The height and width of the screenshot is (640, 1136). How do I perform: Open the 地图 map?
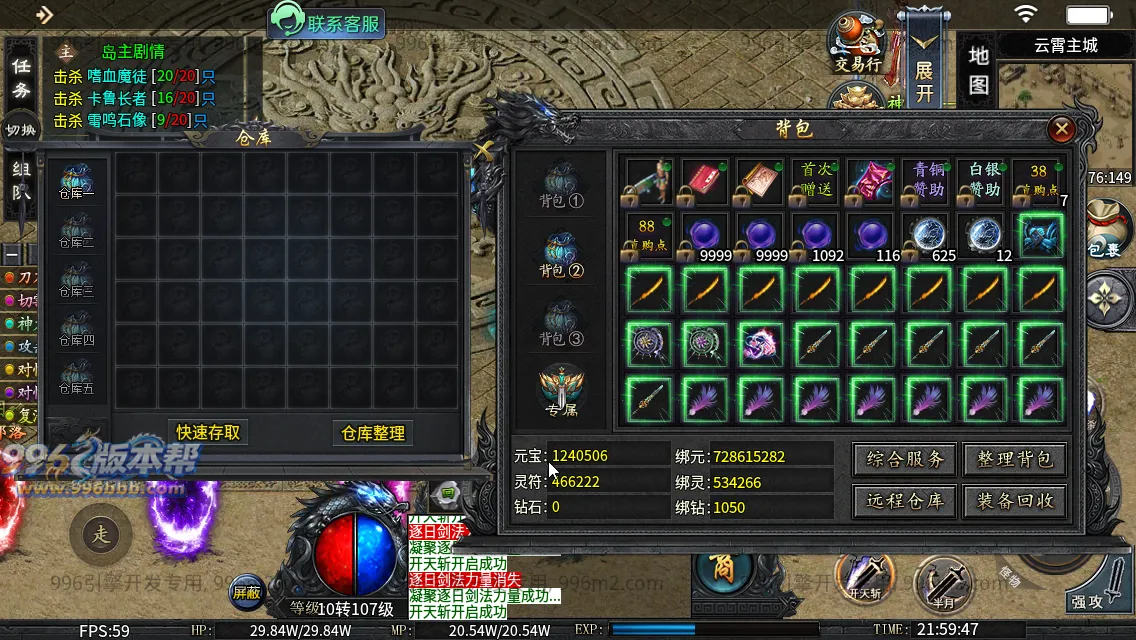[x=979, y=70]
